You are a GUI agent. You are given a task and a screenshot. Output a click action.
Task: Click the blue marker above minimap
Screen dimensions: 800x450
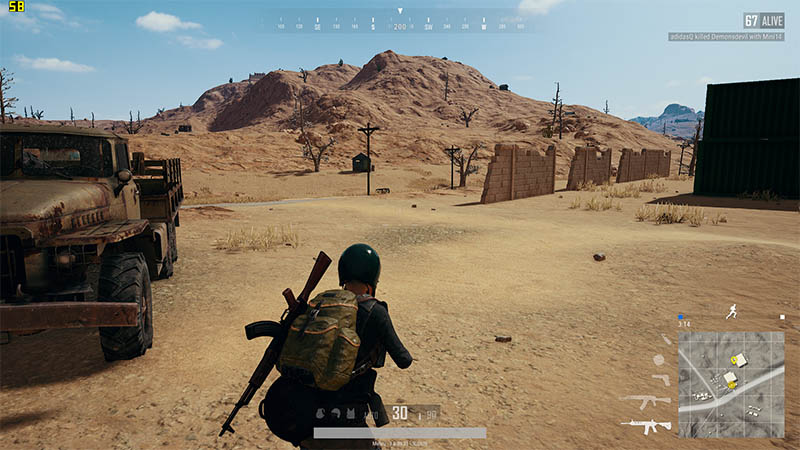[680, 316]
